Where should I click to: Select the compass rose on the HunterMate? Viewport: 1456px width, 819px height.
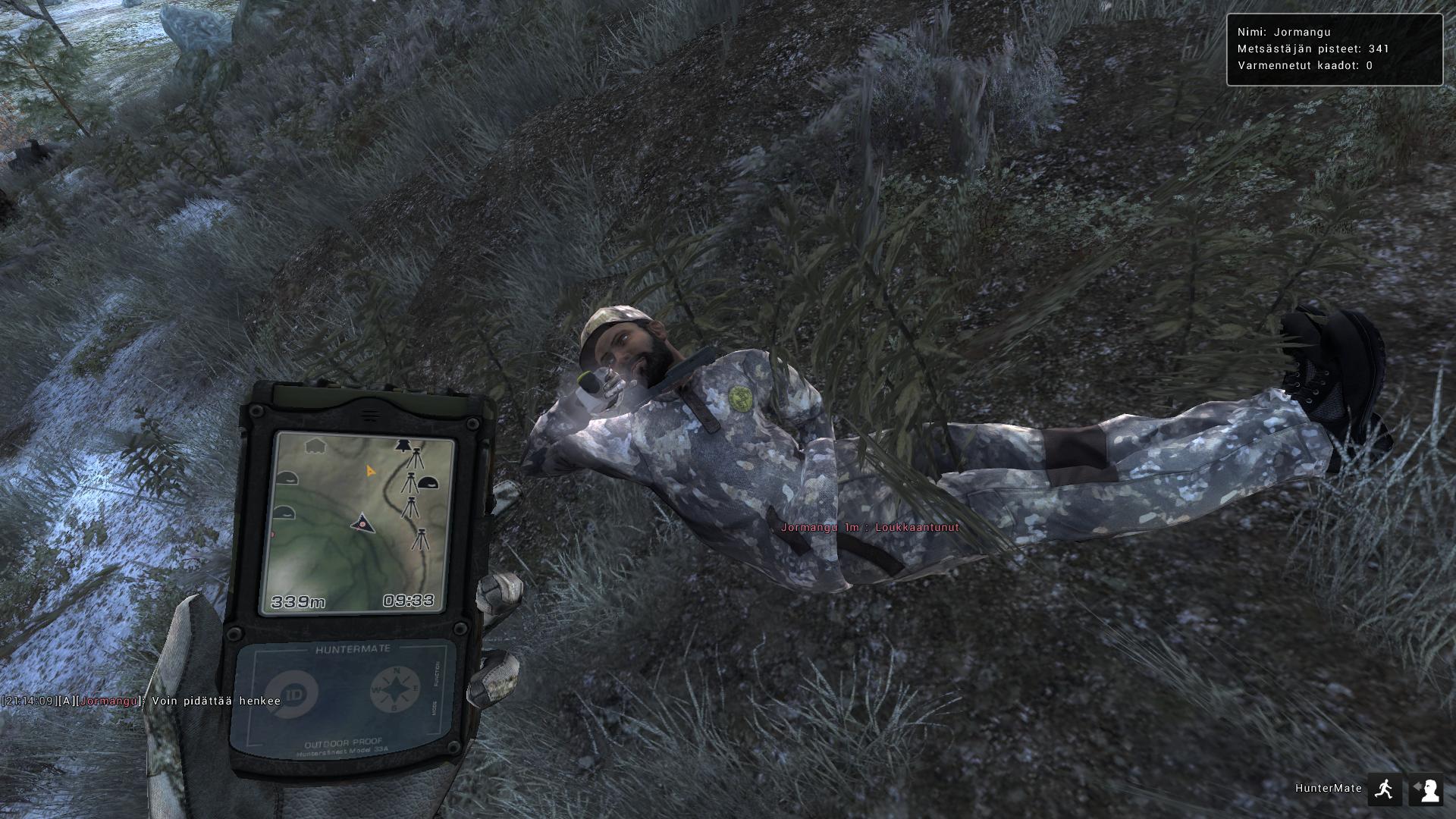point(395,689)
